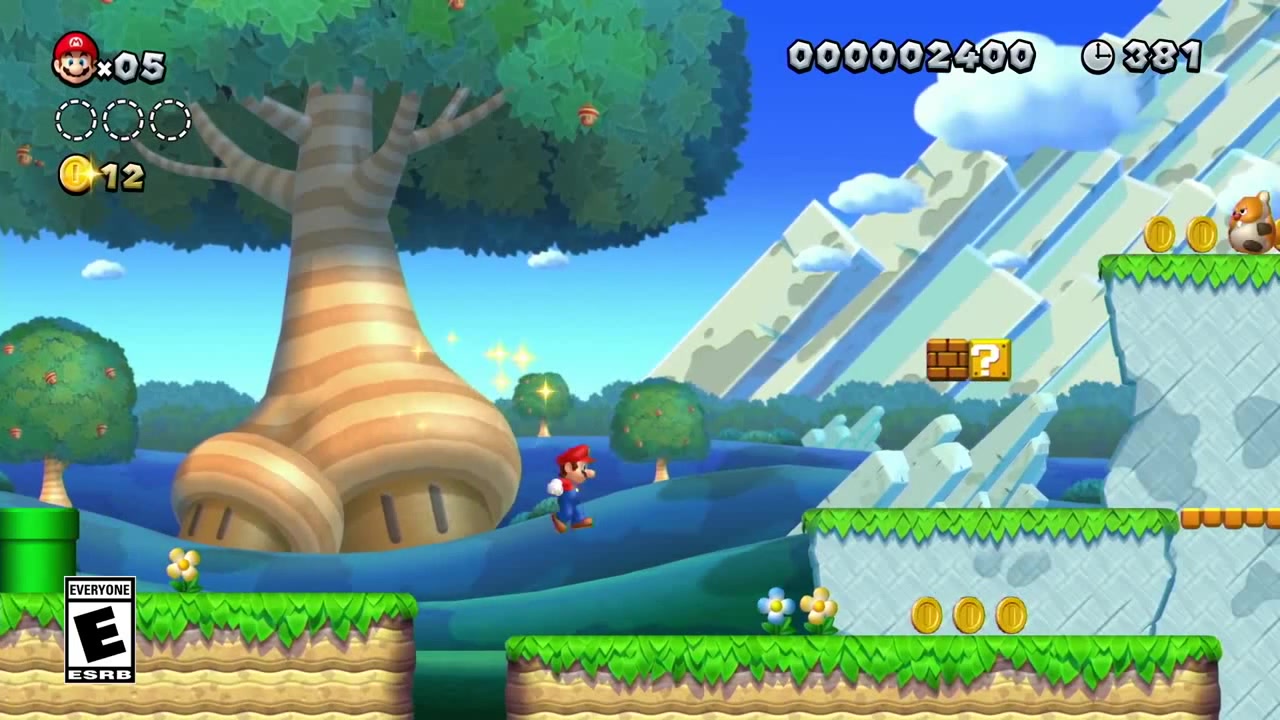Click the white daisy flower near the pipe
Viewport: 1280px width, 720px height.
pyautogui.click(x=182, y=563)
